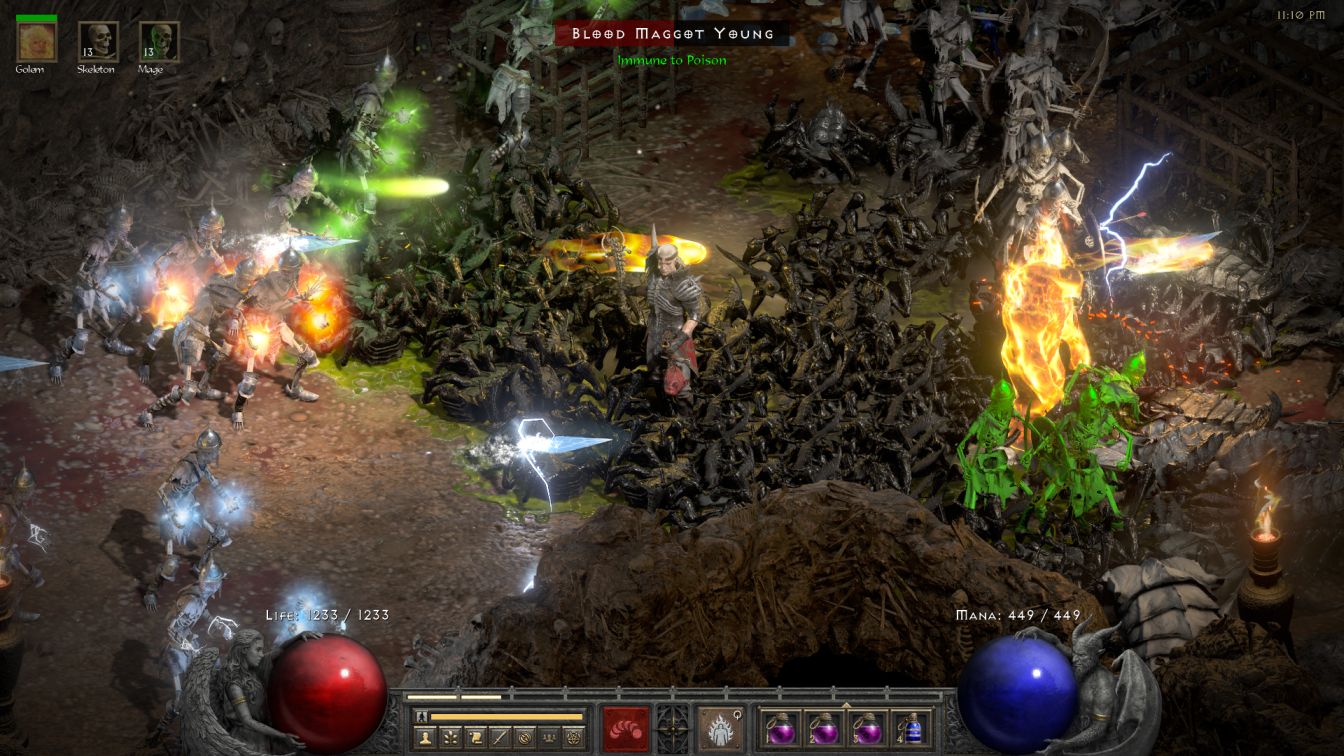Select the Golem minion portrait
The width and height of the screenshot is (1344, 756).
point(37,42)
